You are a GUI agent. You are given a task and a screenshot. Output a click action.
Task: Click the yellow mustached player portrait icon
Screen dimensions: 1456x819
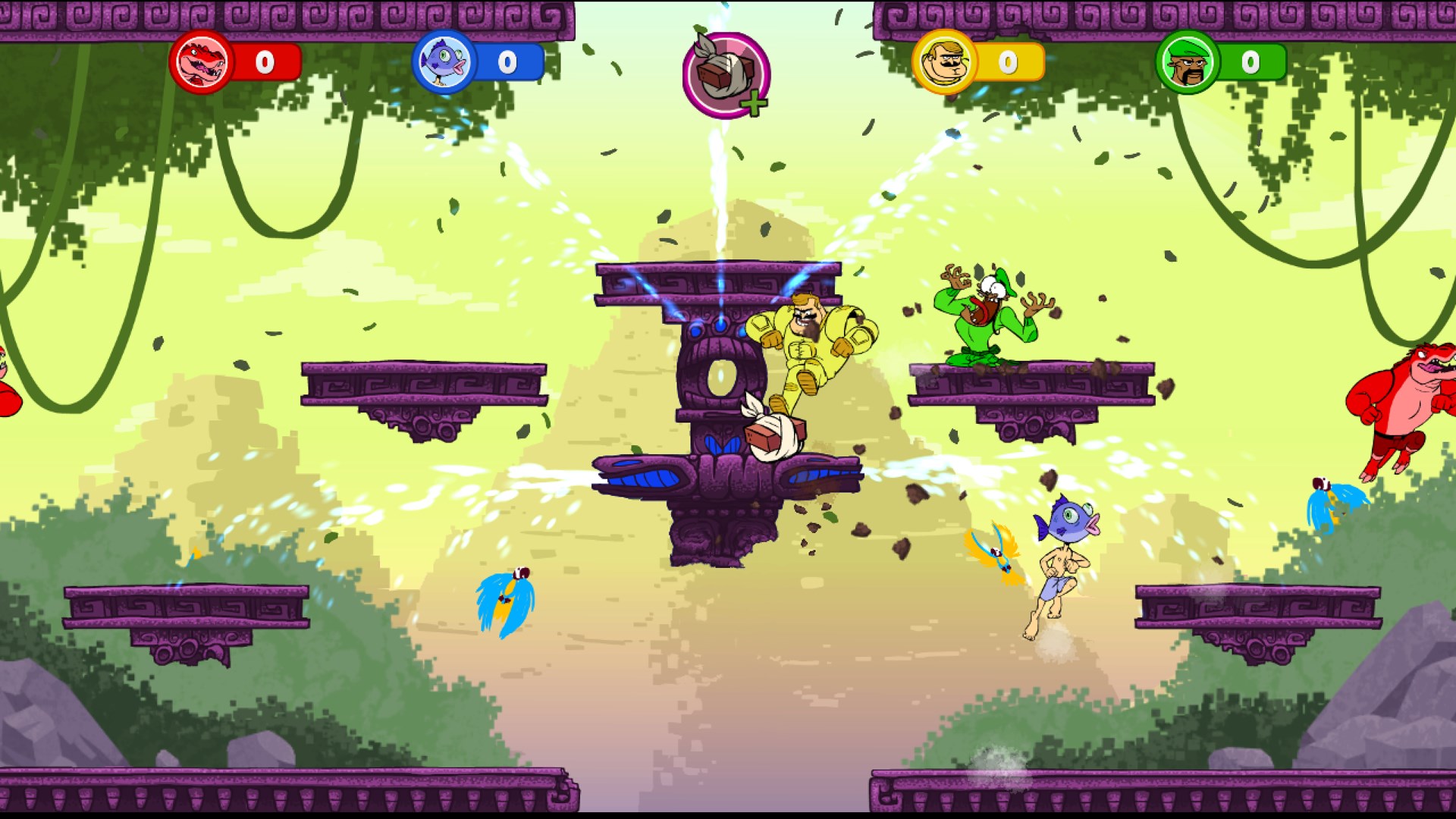(943, 64)
